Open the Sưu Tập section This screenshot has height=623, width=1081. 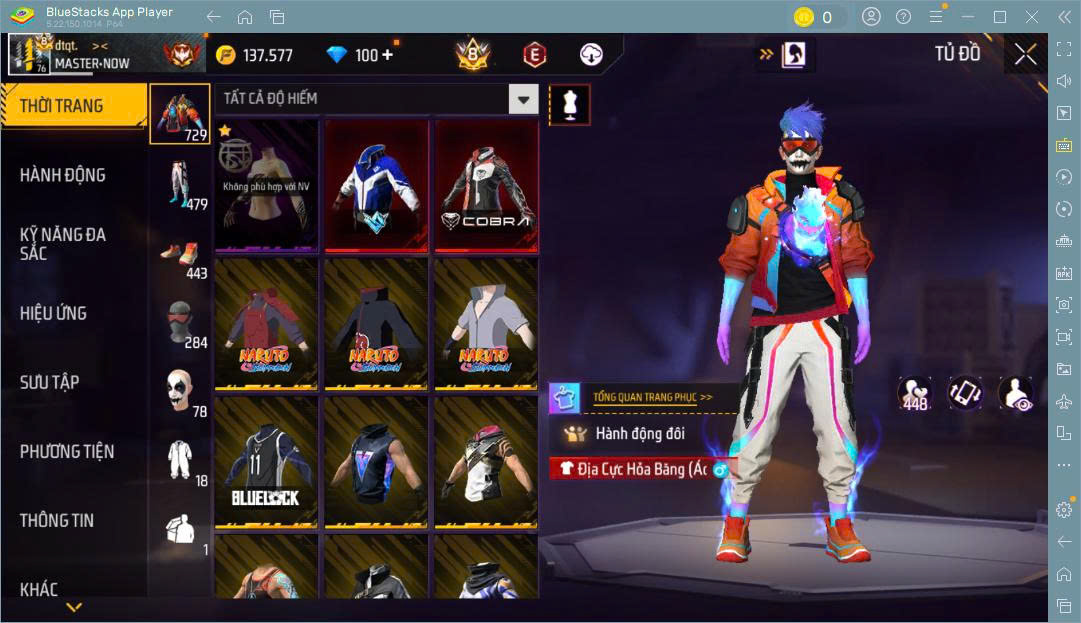pos(50,382)
